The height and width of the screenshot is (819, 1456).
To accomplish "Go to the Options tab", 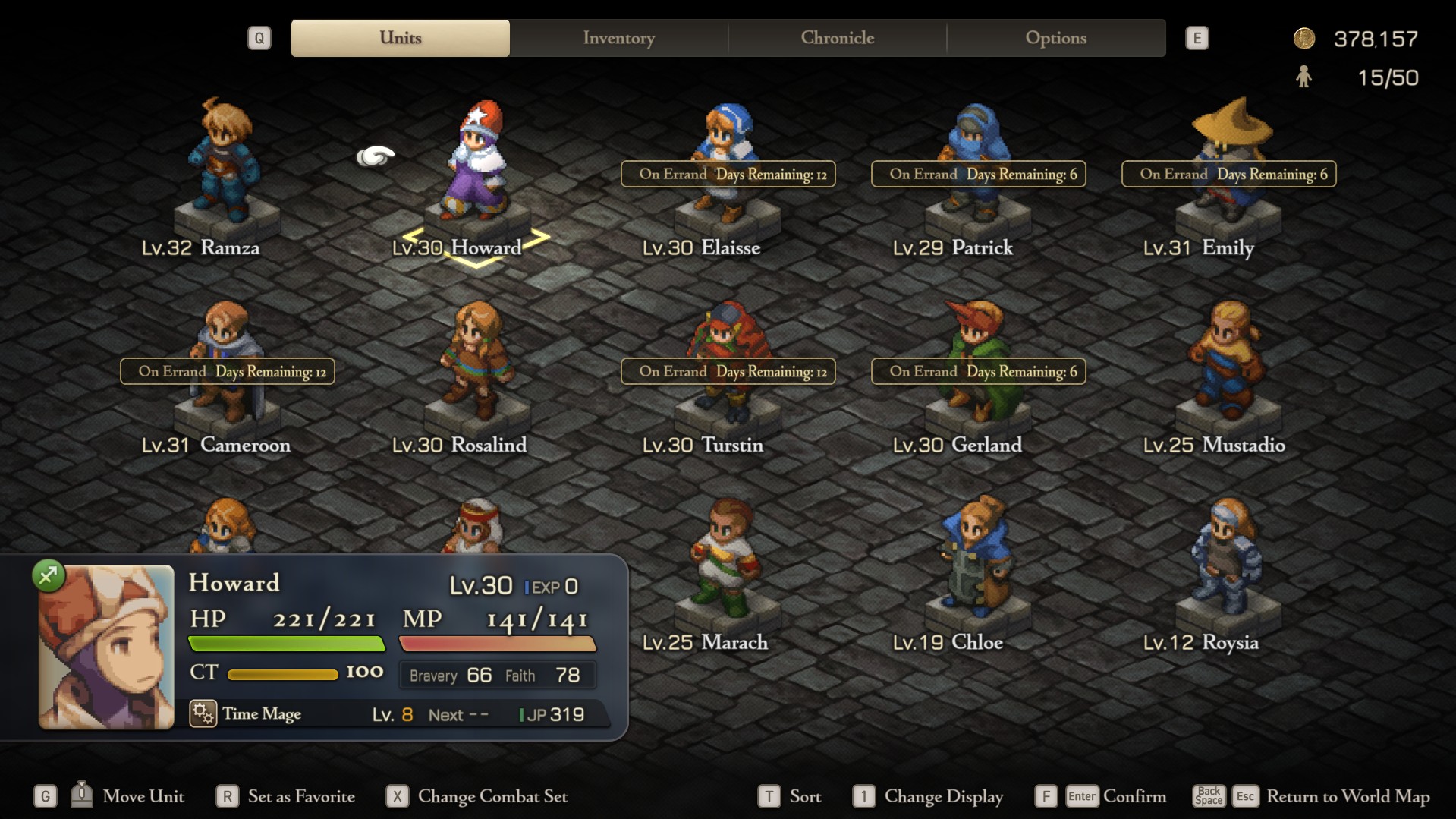I will point(1055,38).
